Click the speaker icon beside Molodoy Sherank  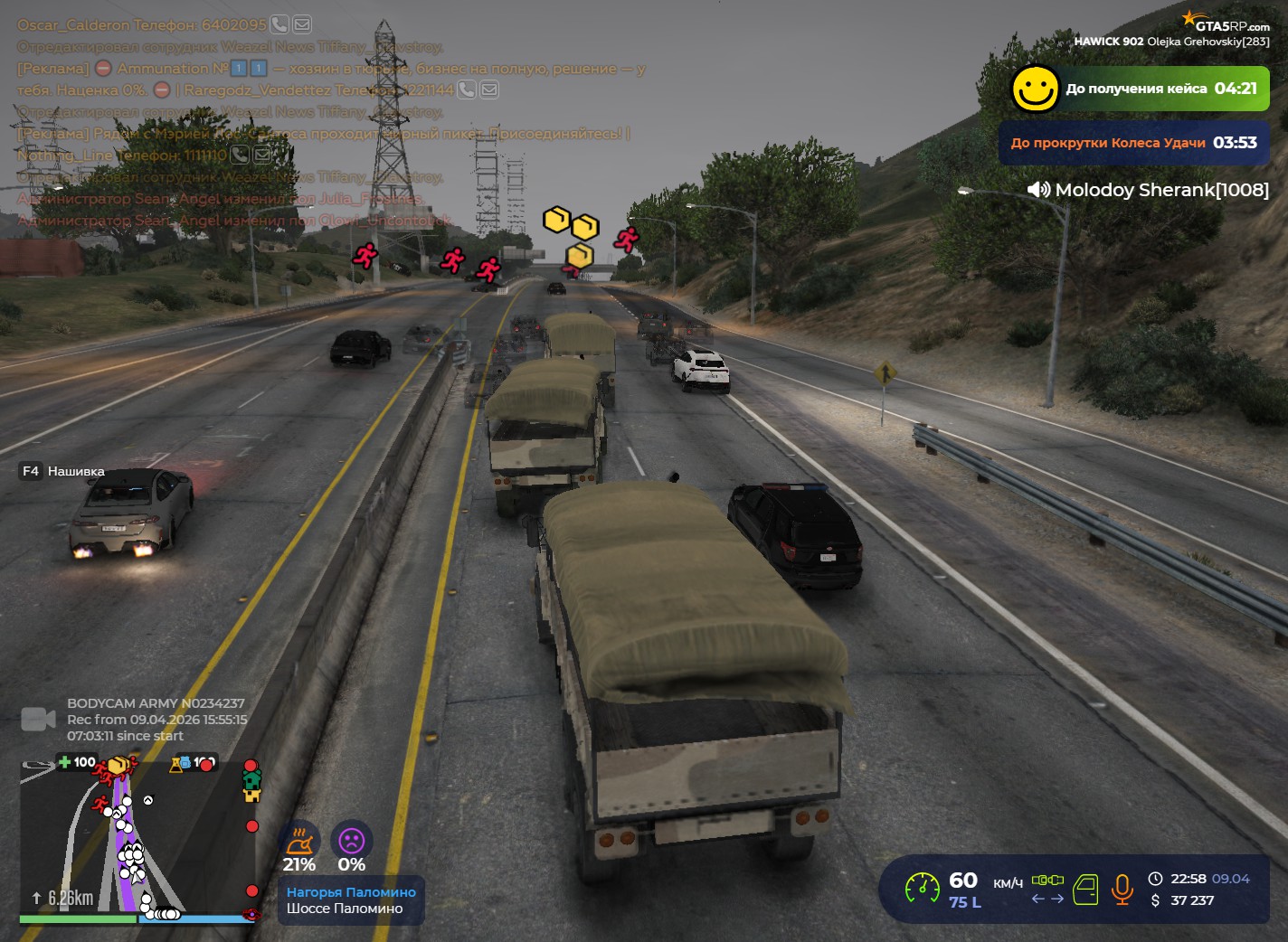click(1038, 190)
